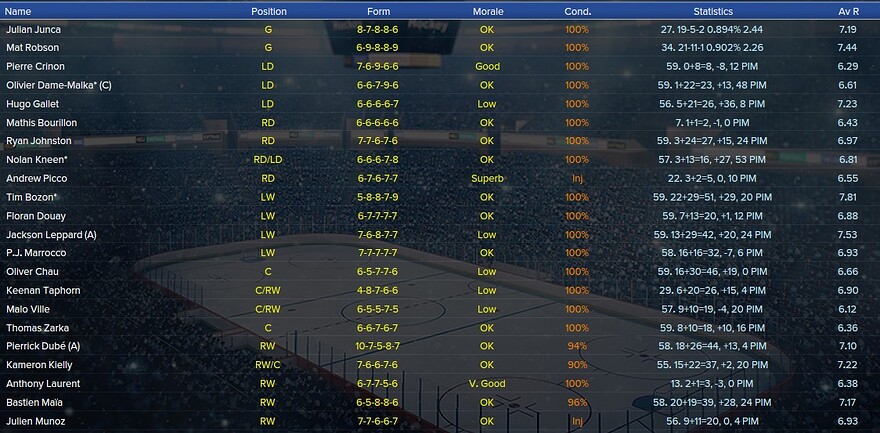Sort the list by Morale
The width and height of the screenshot is (880, 433).
click(x=487, y=11)
